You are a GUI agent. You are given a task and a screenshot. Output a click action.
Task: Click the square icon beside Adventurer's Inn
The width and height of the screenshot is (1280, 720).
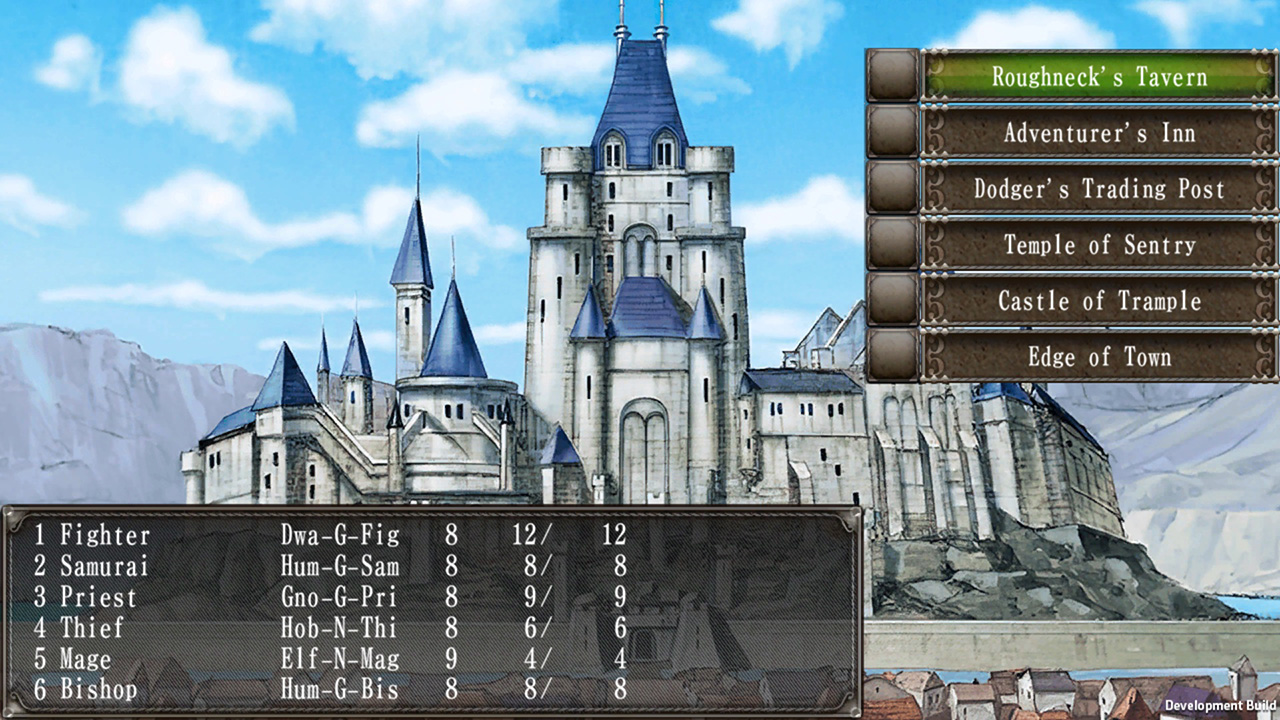click(x=890, y=133)
